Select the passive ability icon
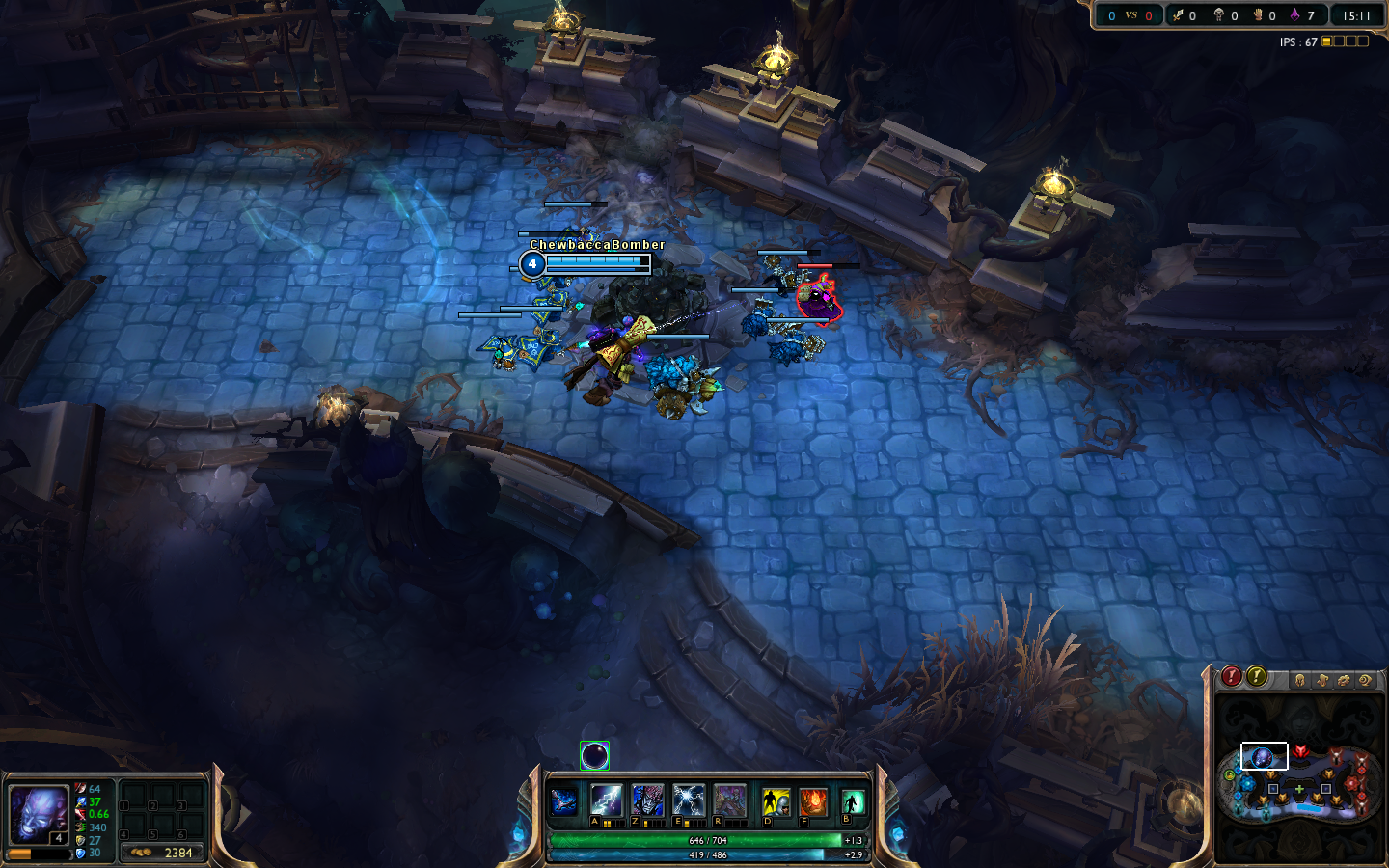 (564, 800)
